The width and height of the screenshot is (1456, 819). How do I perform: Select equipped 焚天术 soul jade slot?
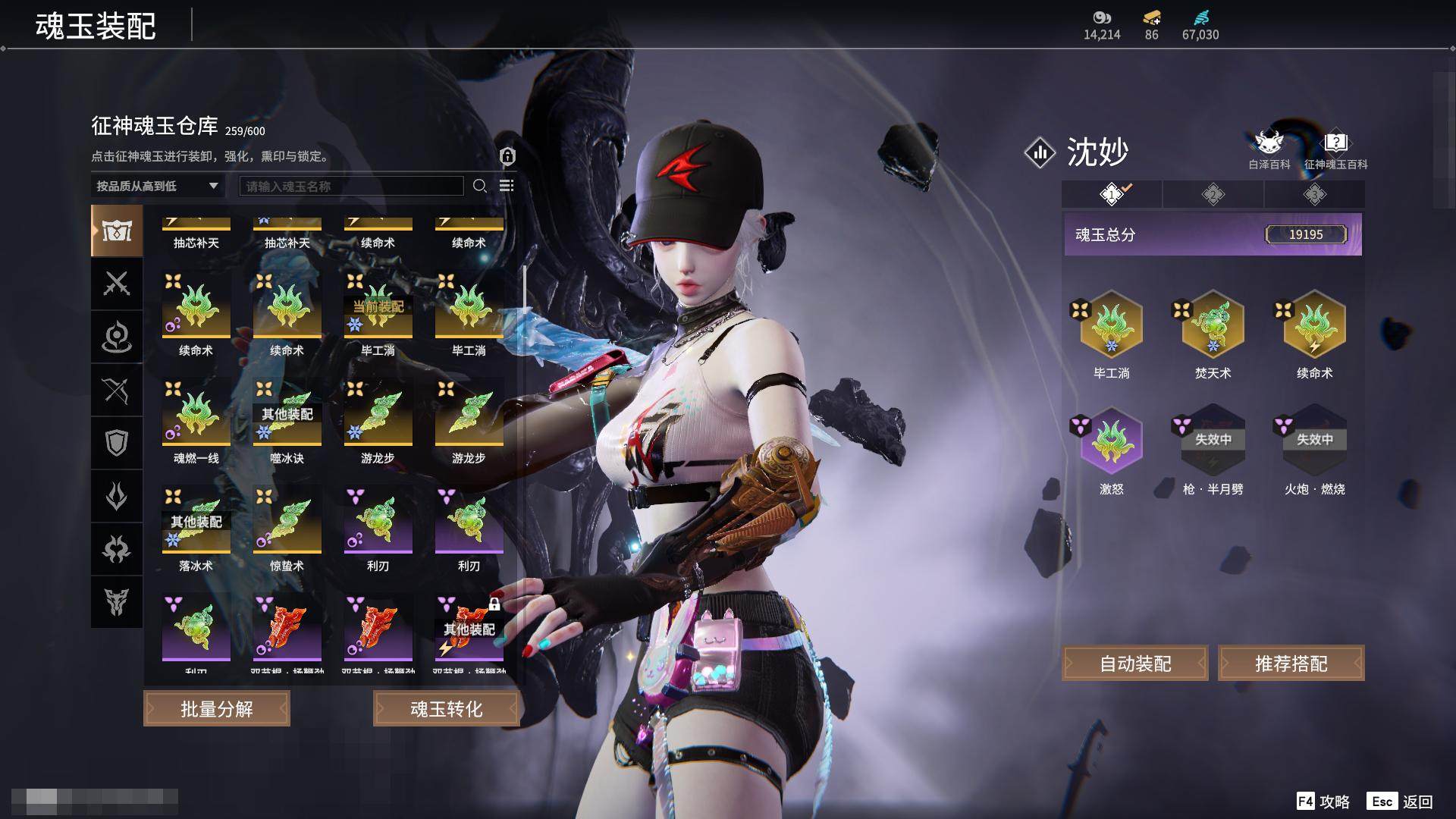tap(1213, 326)
